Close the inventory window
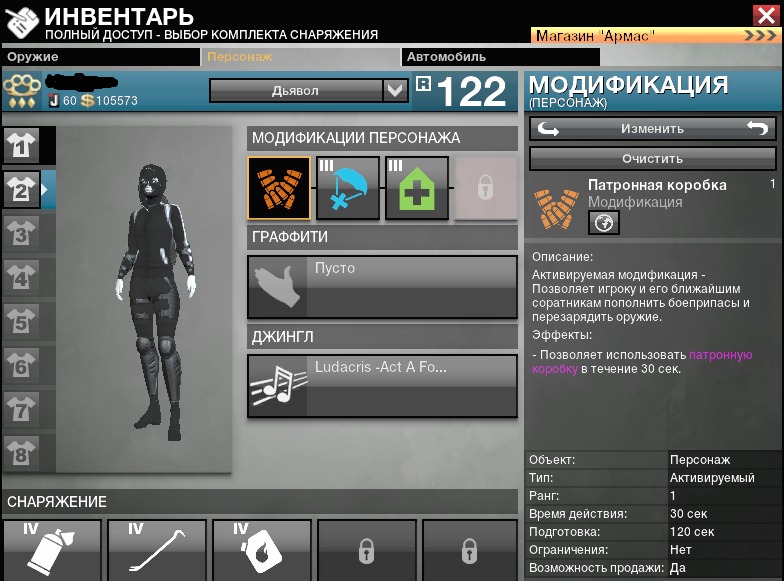784x581 pixels. click(764, 14)
